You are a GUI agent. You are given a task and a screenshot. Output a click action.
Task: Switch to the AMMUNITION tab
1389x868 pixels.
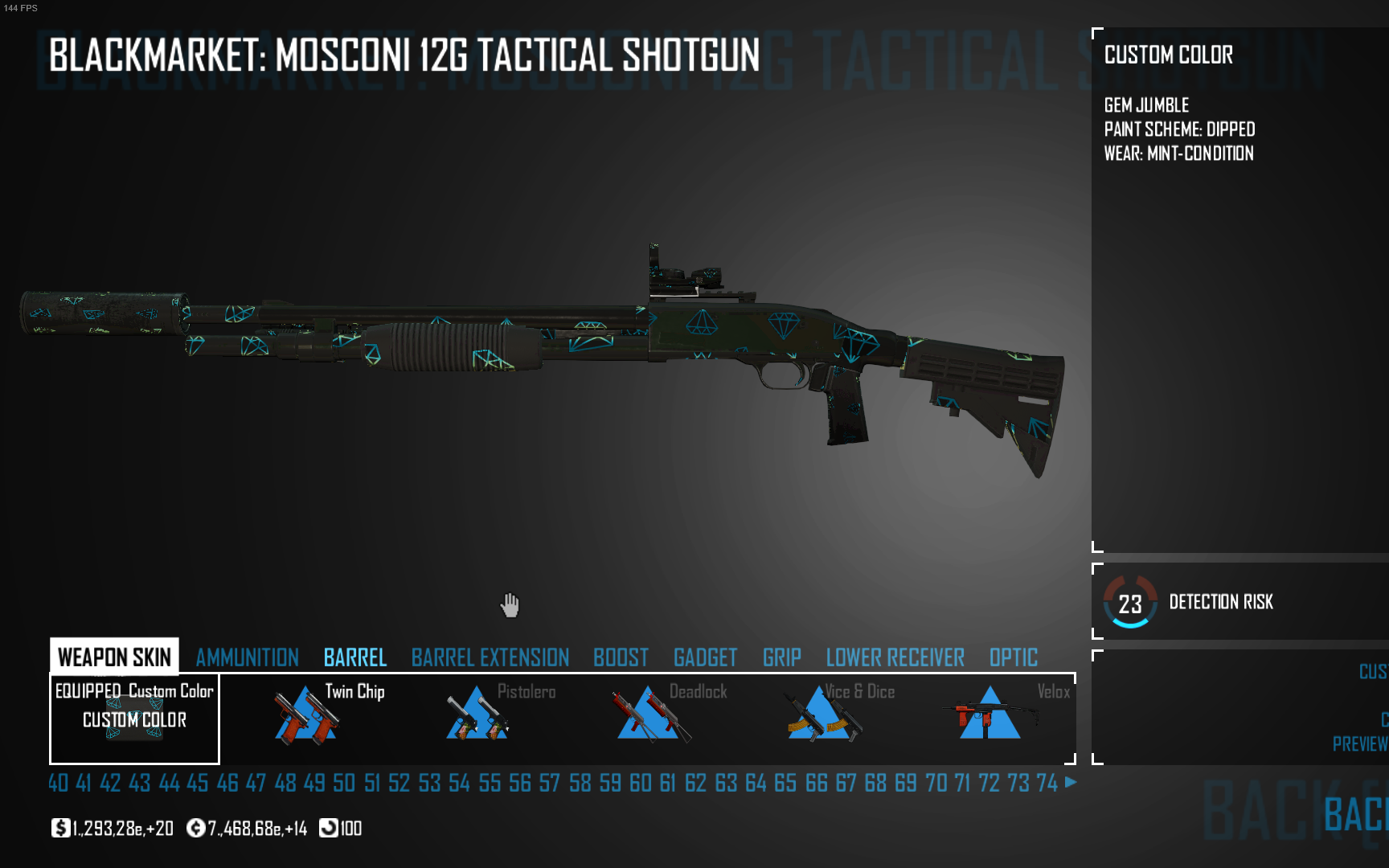[x=246, y=657]
